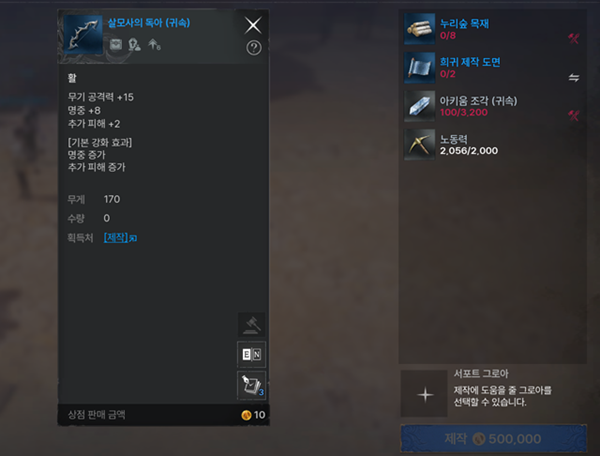Select the 아키움 조각 (귀속) material

click(480, 106)
